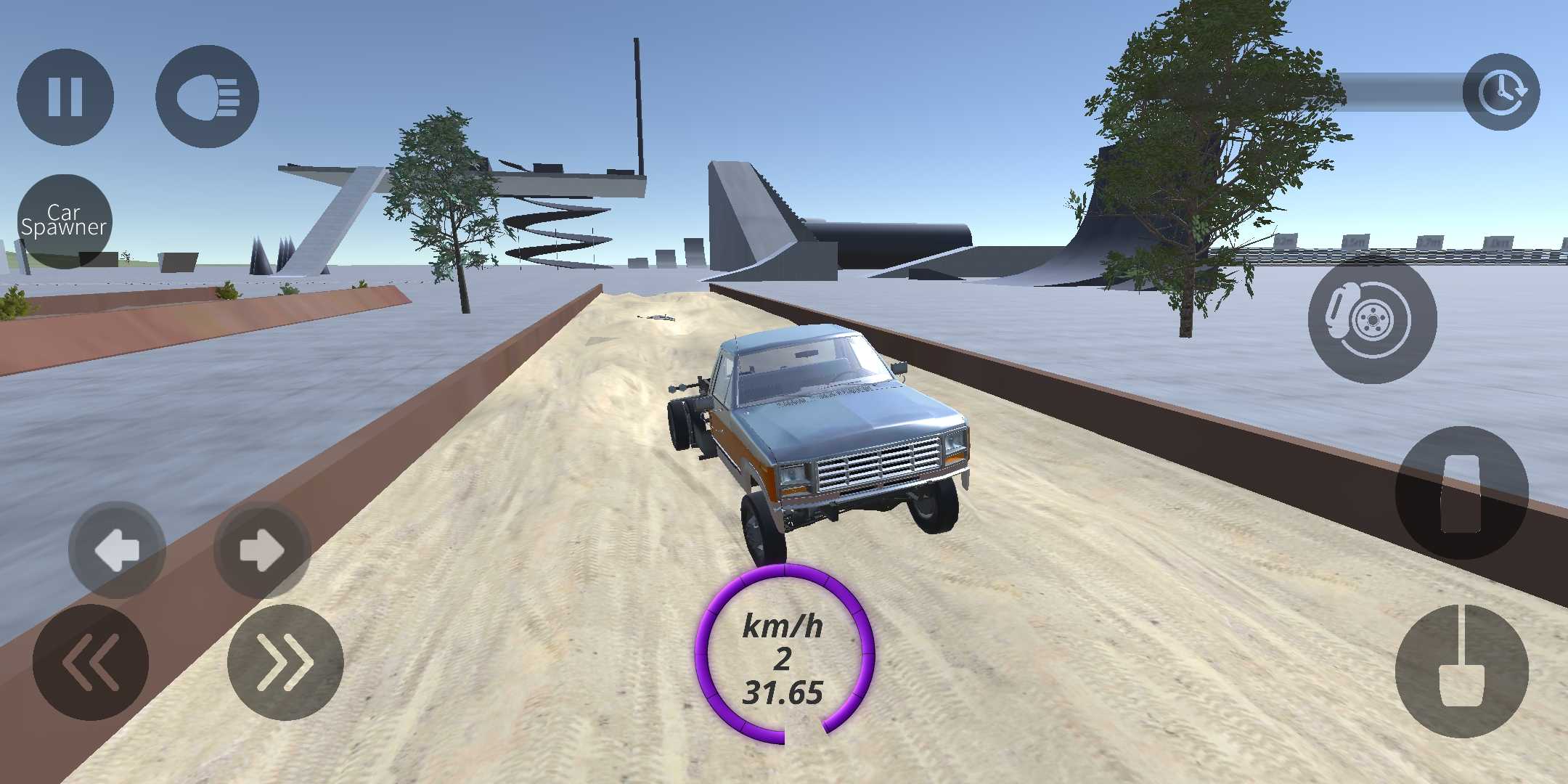Viewport: 1568px width, 784px height.
Task: Steer left with the left arrow
Action: click(x=117, y=550)
